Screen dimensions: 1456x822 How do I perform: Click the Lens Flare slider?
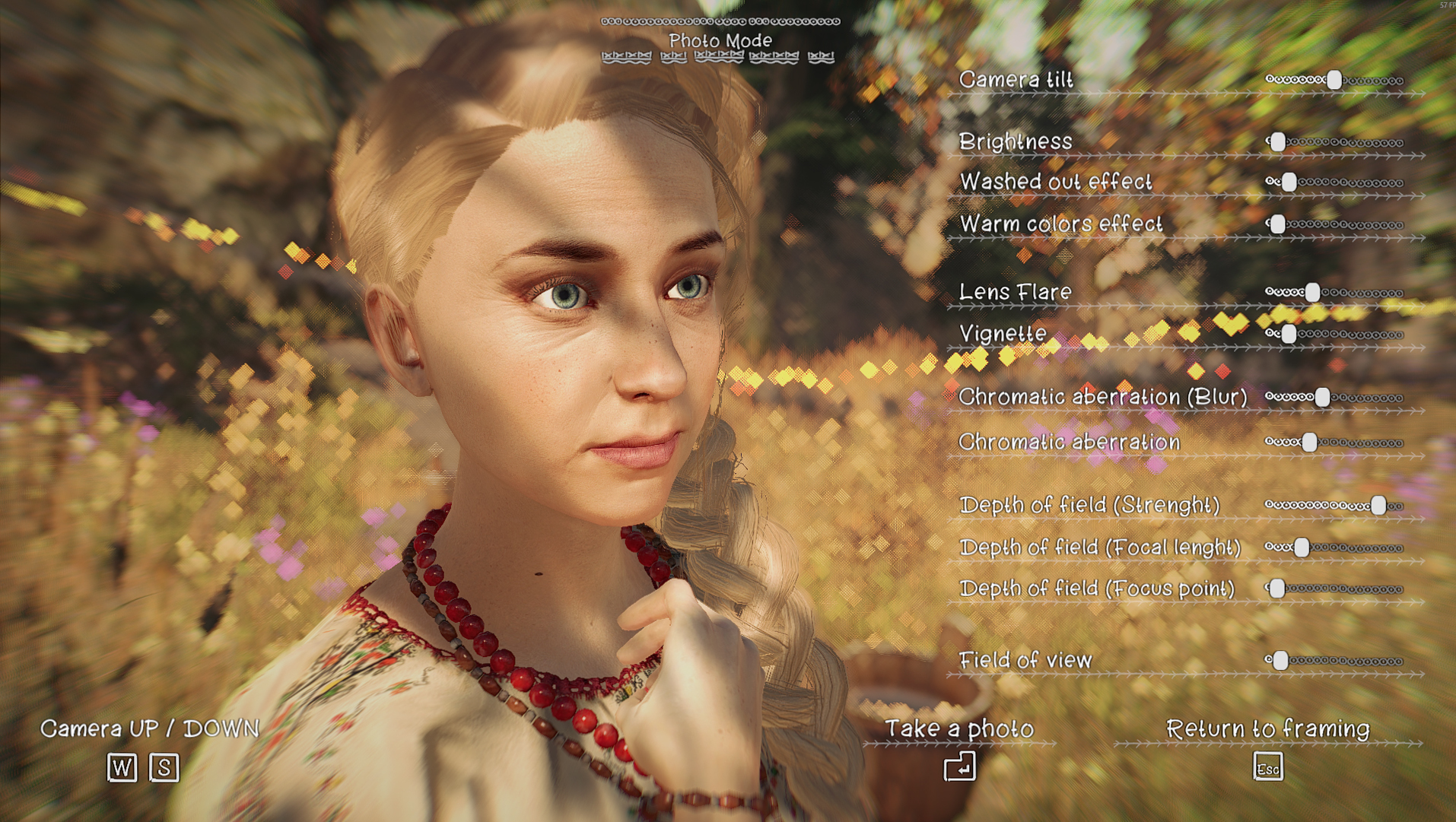tap(1312, 293)
